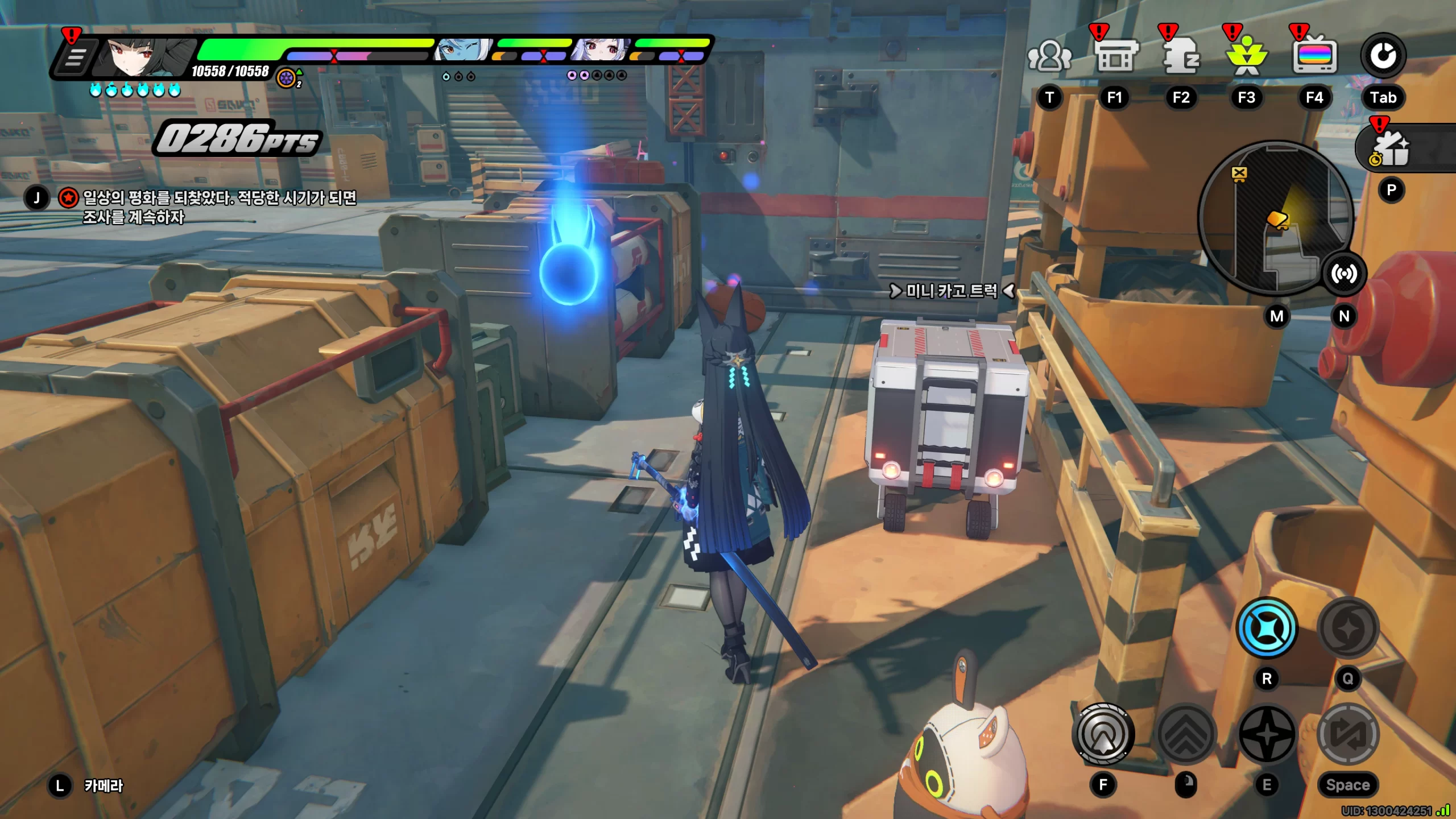Image resolution: width=1456 pixels, height=819 pixels.
Task: Open the green star figure icon
Action: tap(1247, 57)
